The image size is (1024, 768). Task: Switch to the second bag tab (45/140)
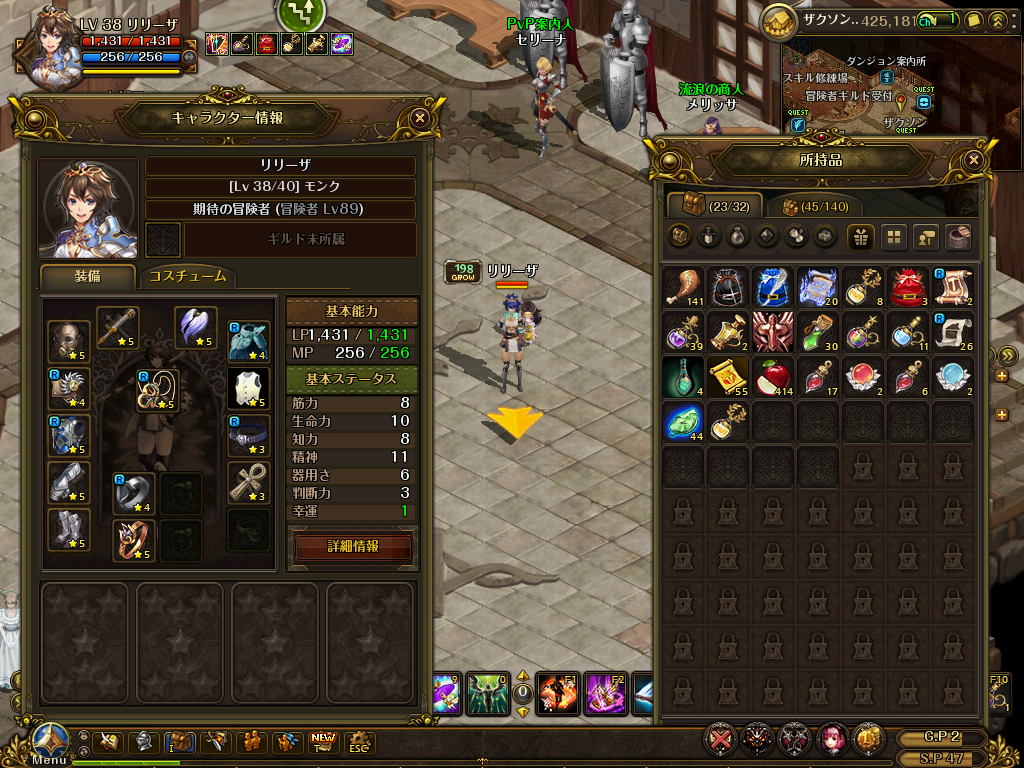click(x=814, y=206)
